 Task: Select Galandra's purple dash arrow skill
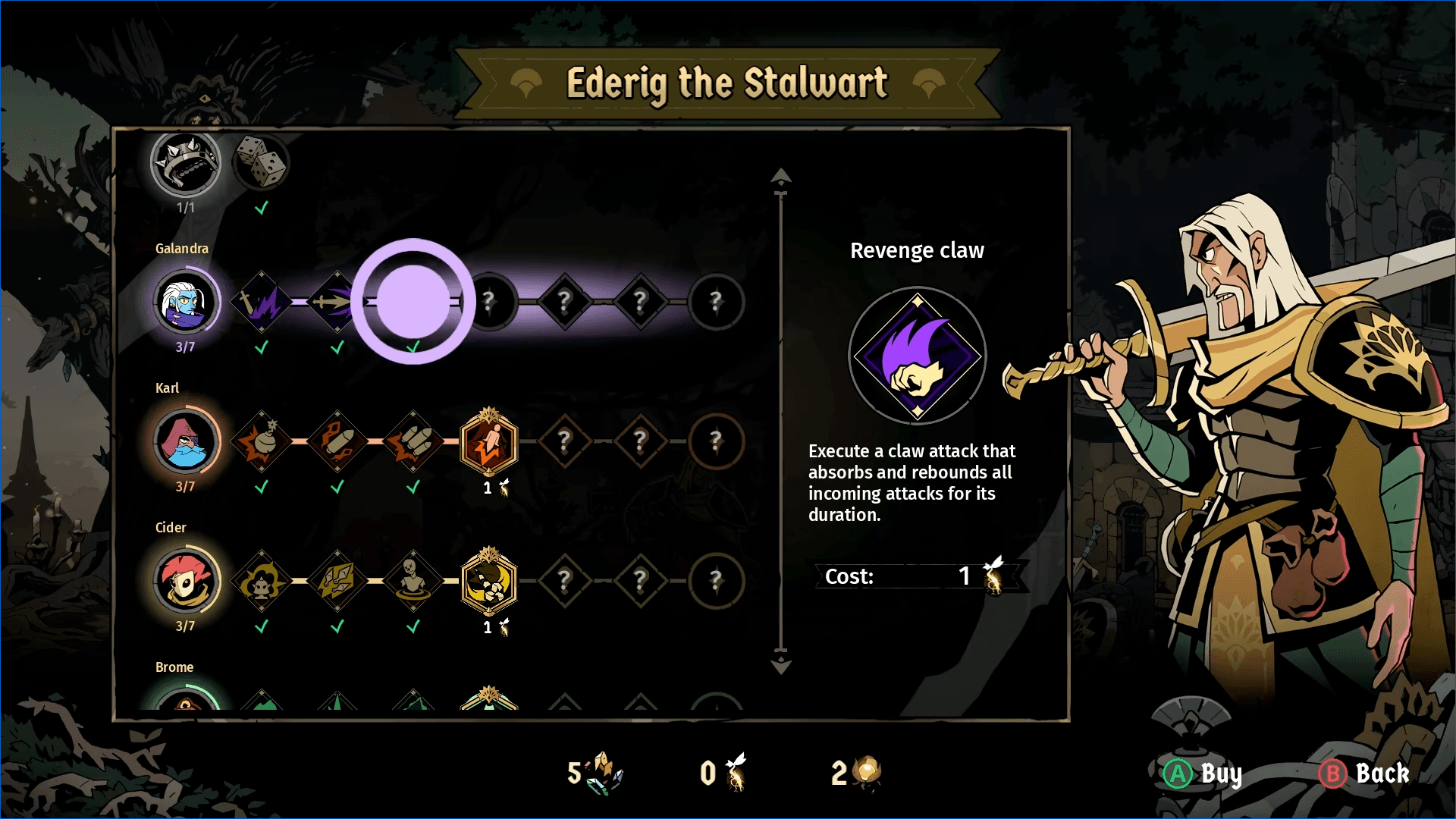pos(336,302)
